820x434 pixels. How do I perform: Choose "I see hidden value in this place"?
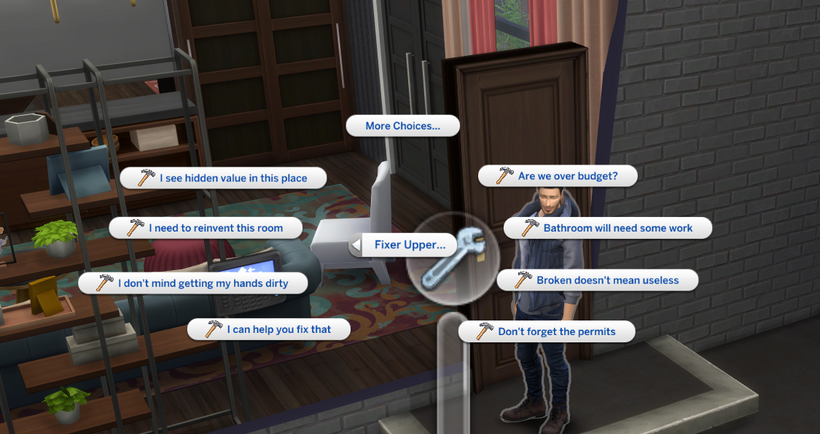[225, 178]
